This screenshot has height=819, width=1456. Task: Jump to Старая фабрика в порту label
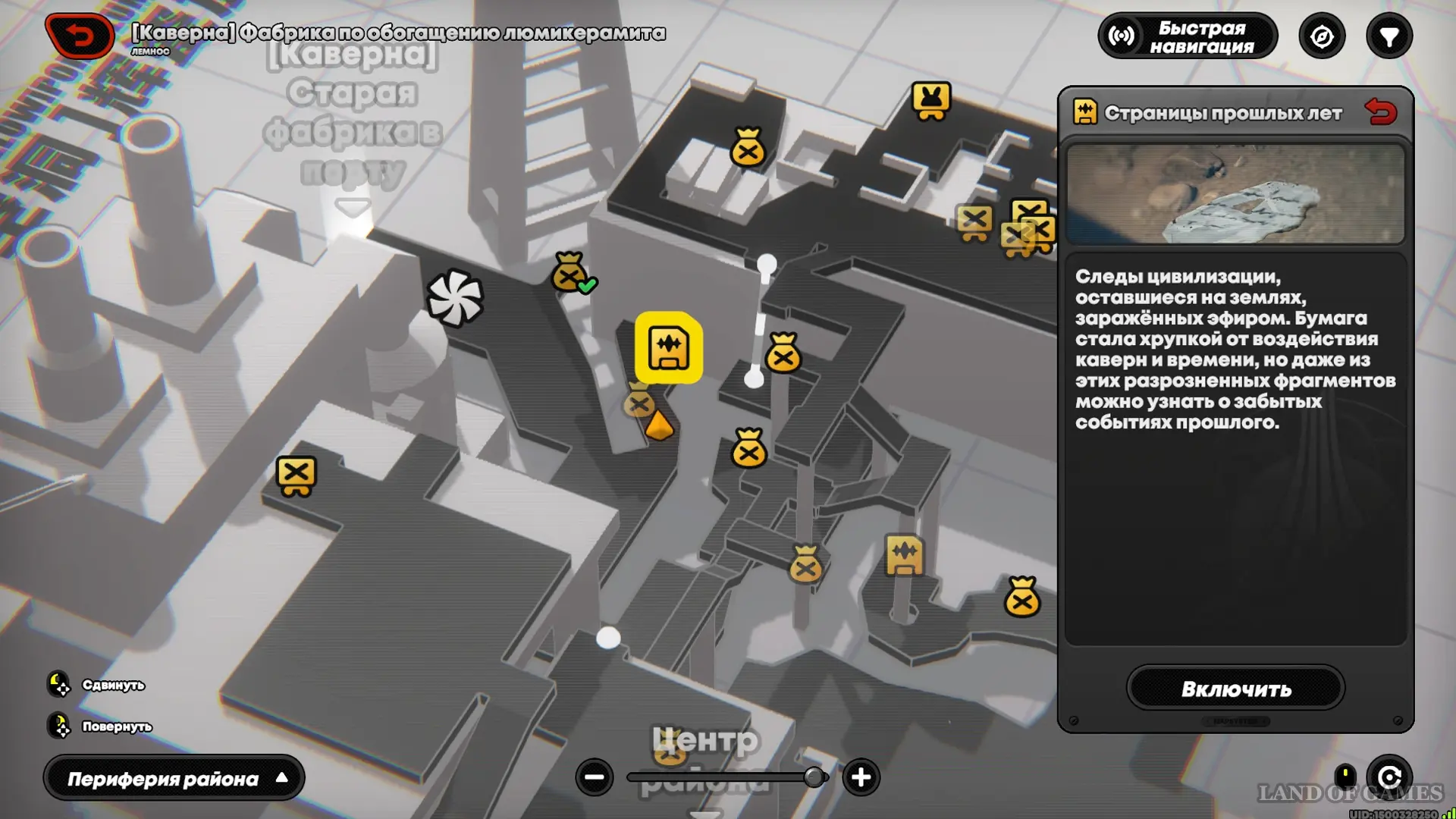[353, 114]
